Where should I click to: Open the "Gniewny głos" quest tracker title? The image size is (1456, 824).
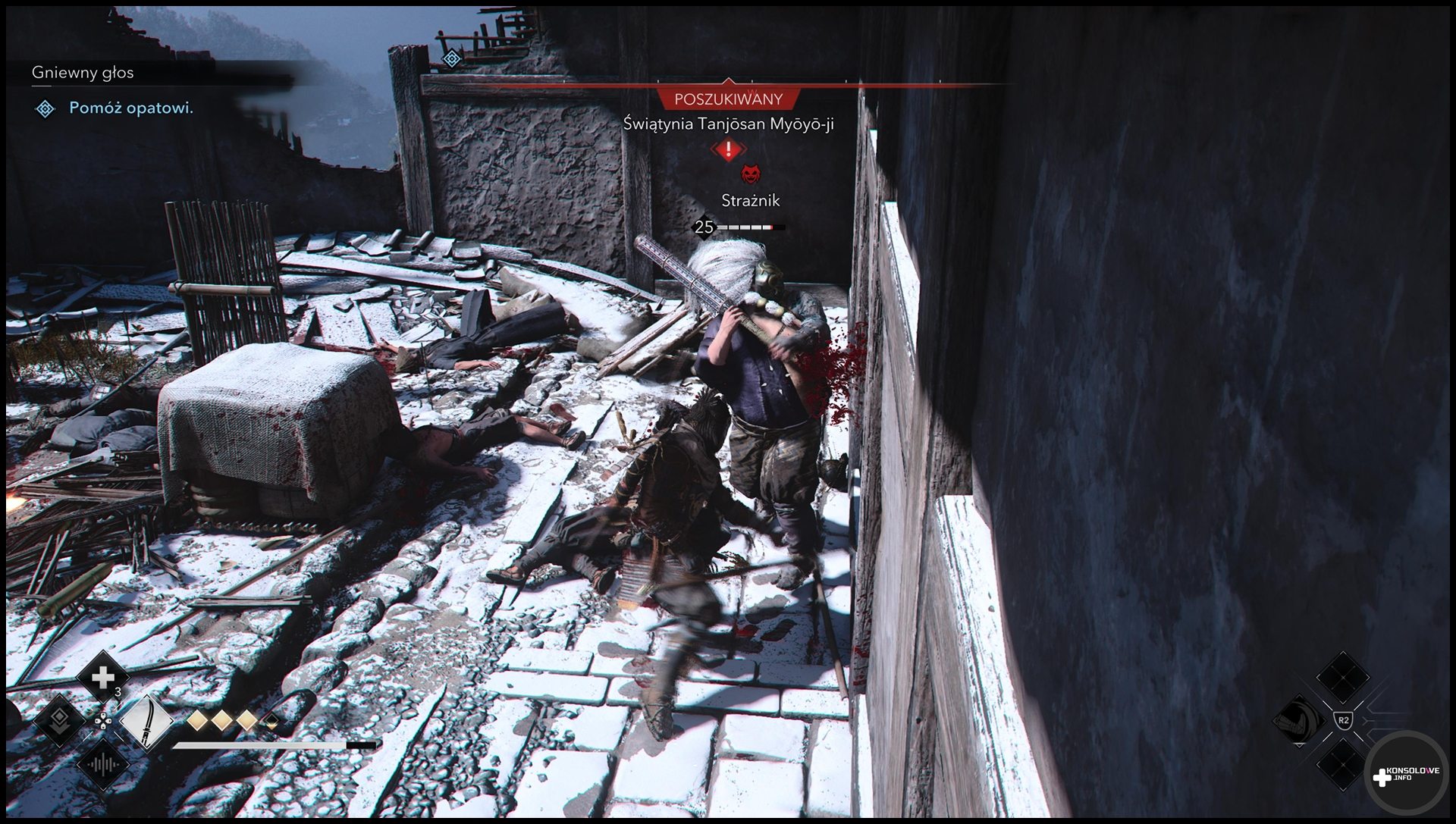pyautogui.click(x=83, y=73)
